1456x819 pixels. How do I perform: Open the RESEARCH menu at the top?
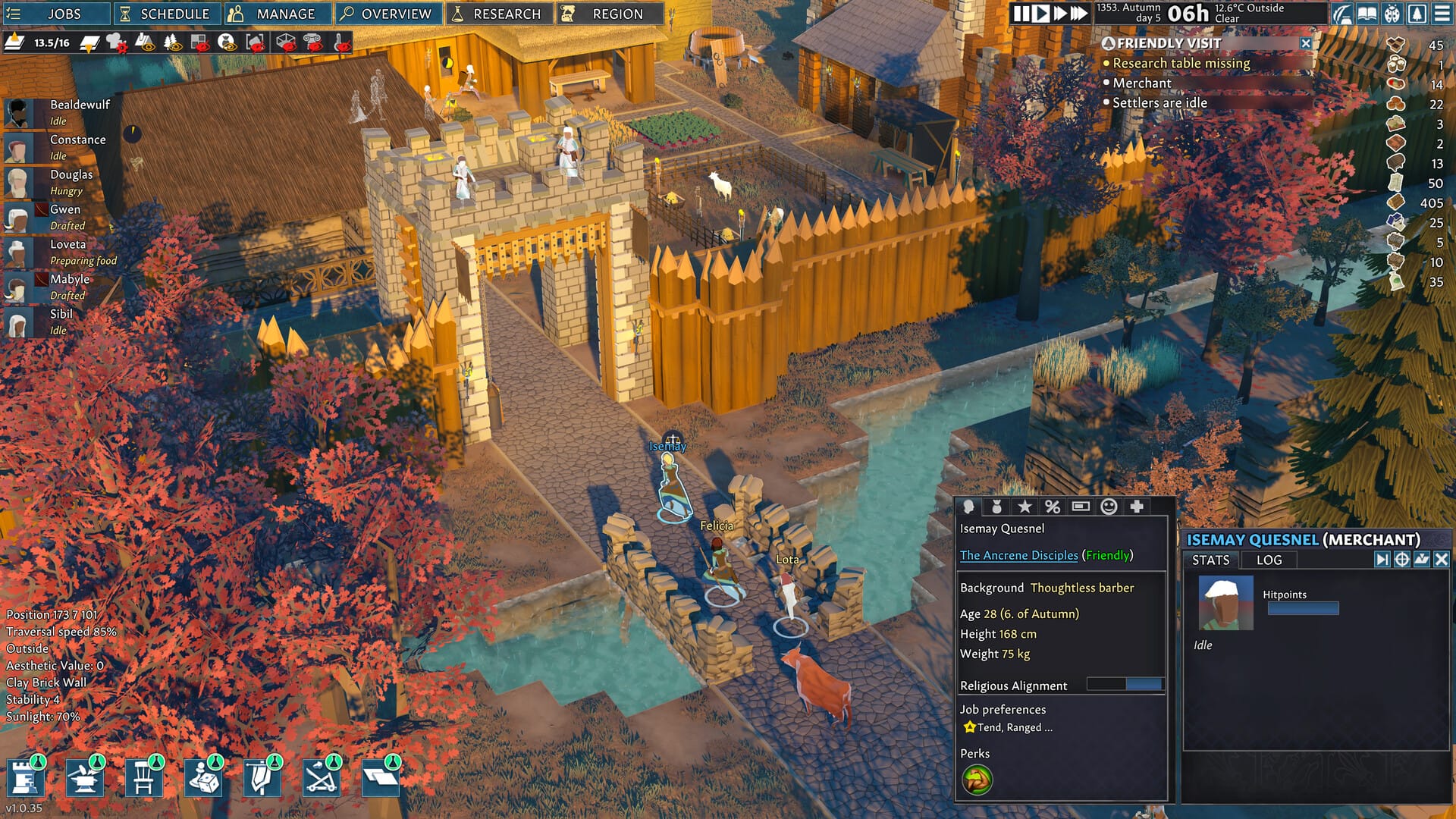click(498, 13)
